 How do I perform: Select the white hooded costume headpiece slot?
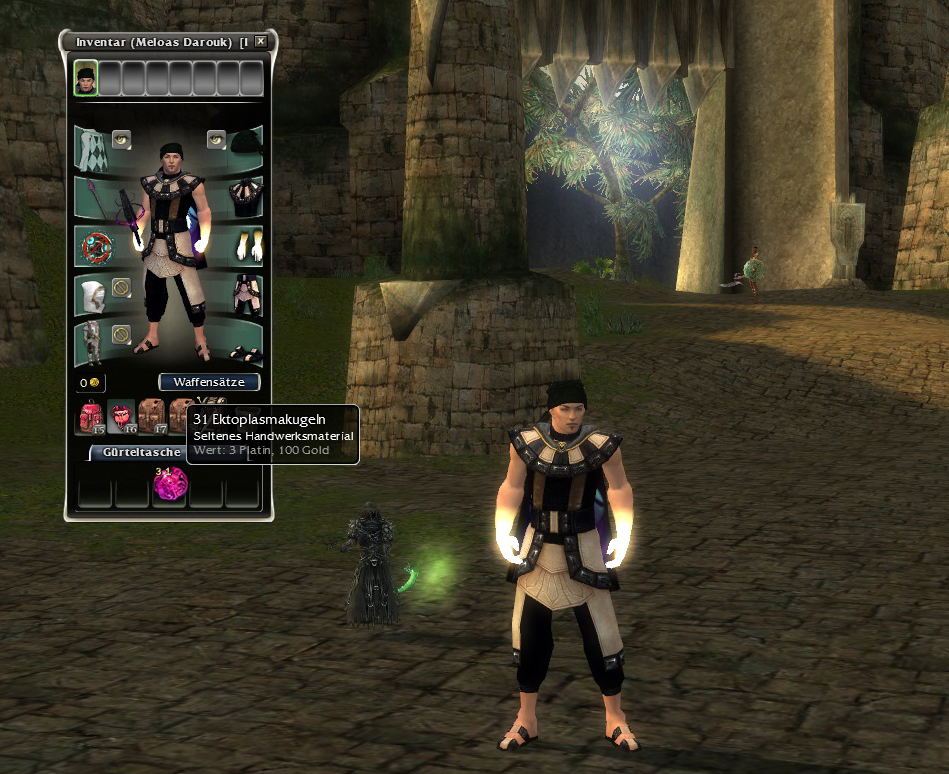[92, 295]
